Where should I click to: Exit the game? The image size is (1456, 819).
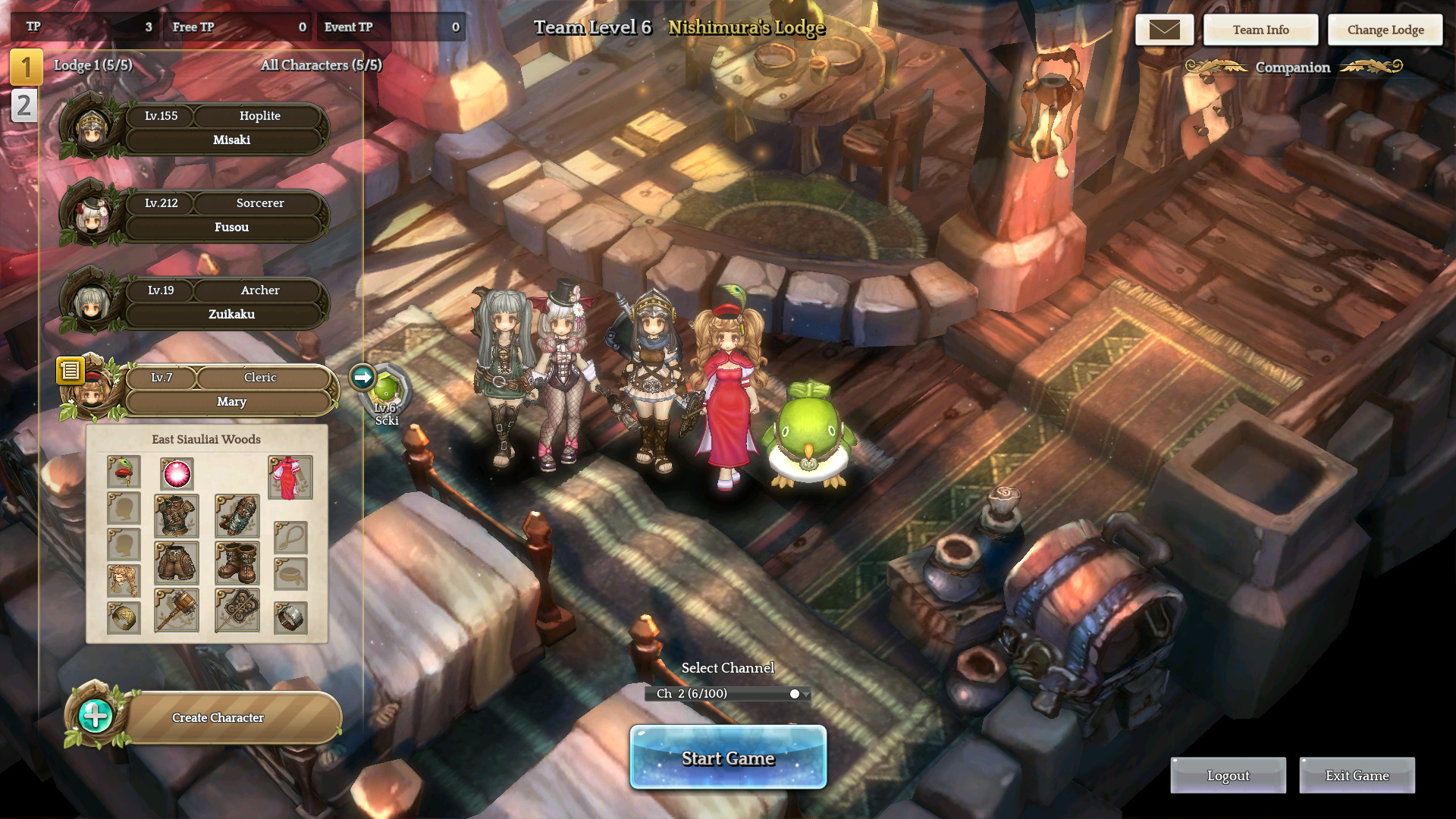(1357, 776)
